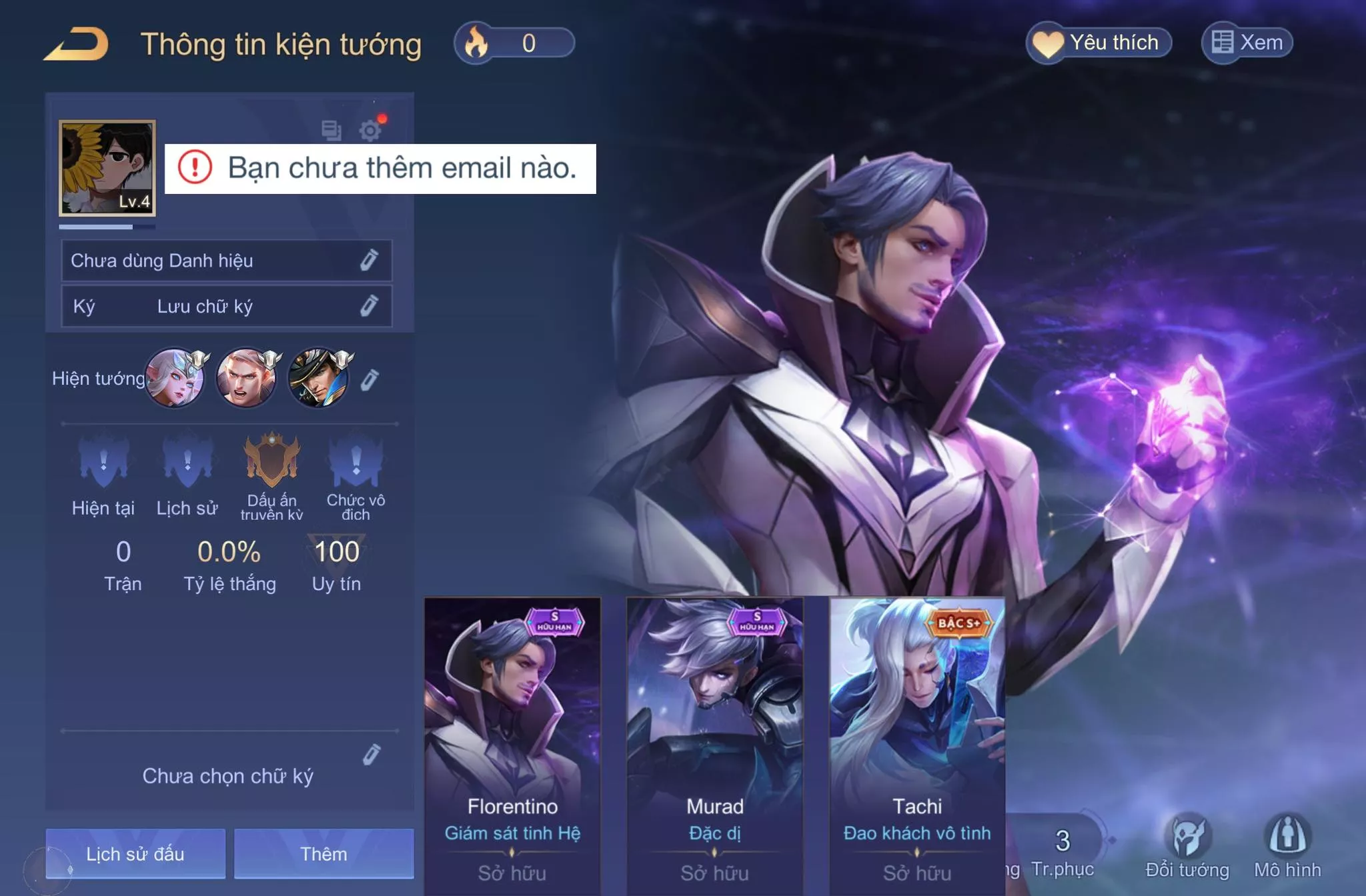Open the Mô hình model view
Screen dimensions: 1366x896
coord(1287,847)
